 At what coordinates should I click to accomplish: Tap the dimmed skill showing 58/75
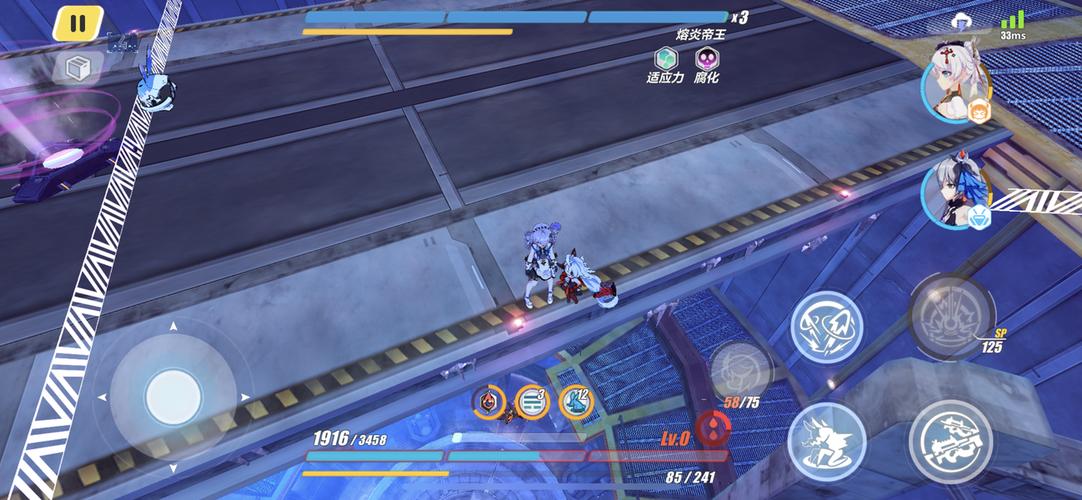(739, 368)
